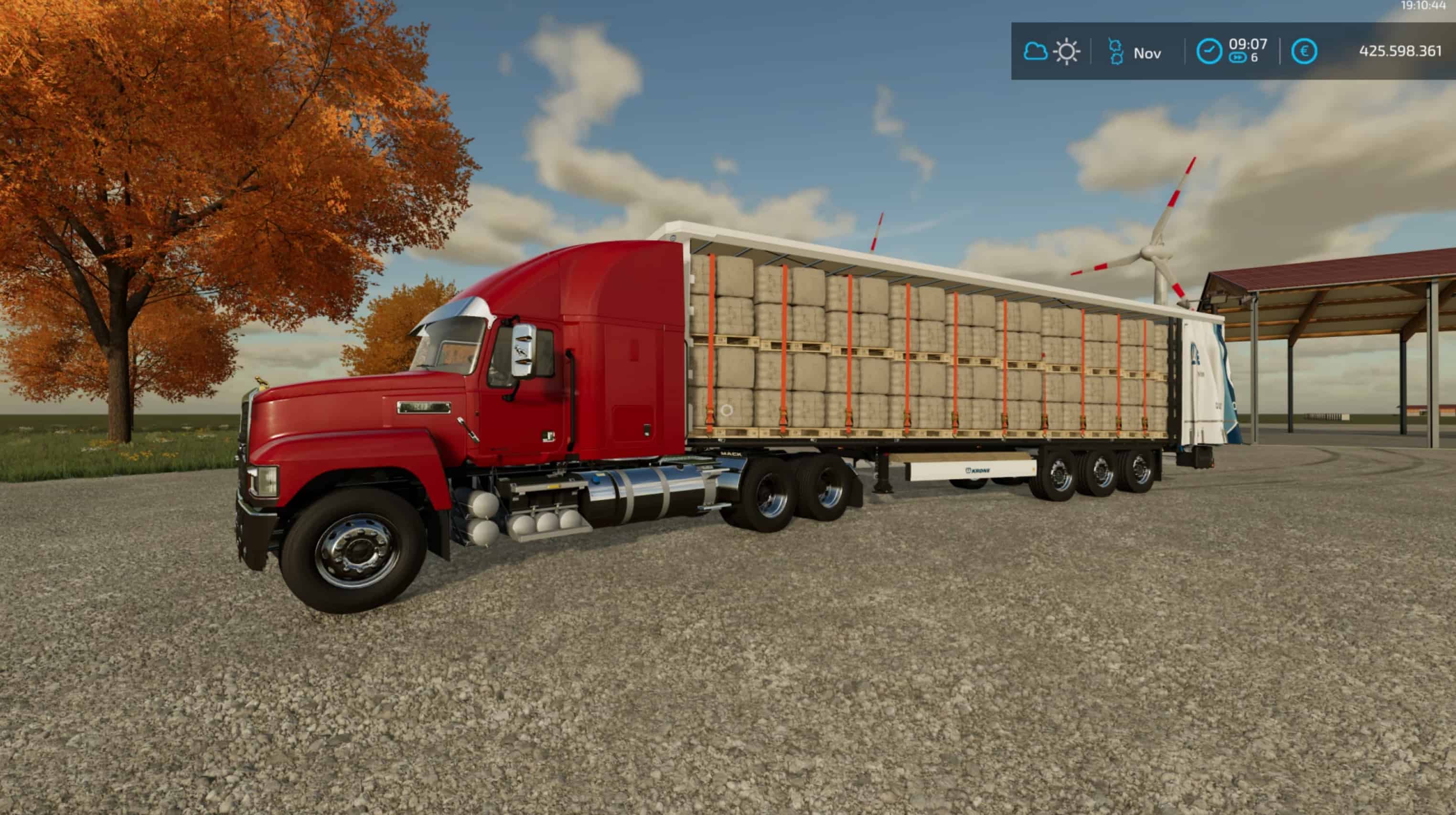Select the season icon beside Nov
This screenshot has width=1456, height=815.
point(1115,52)
